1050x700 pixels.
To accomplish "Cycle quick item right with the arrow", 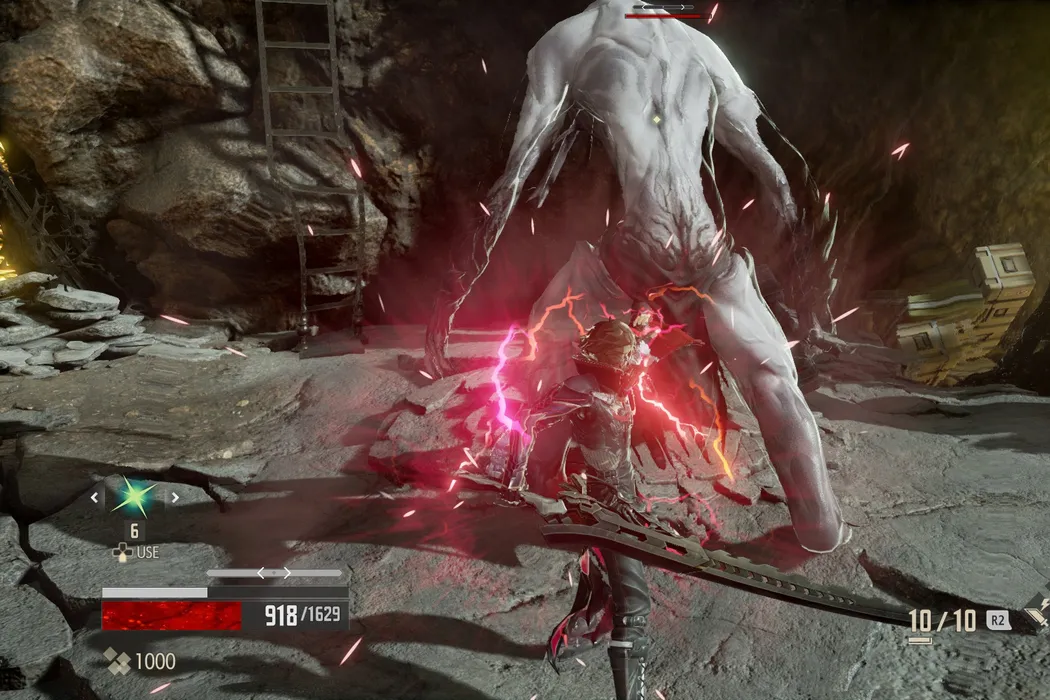I will pyautogui.click(x=175, y=497).
